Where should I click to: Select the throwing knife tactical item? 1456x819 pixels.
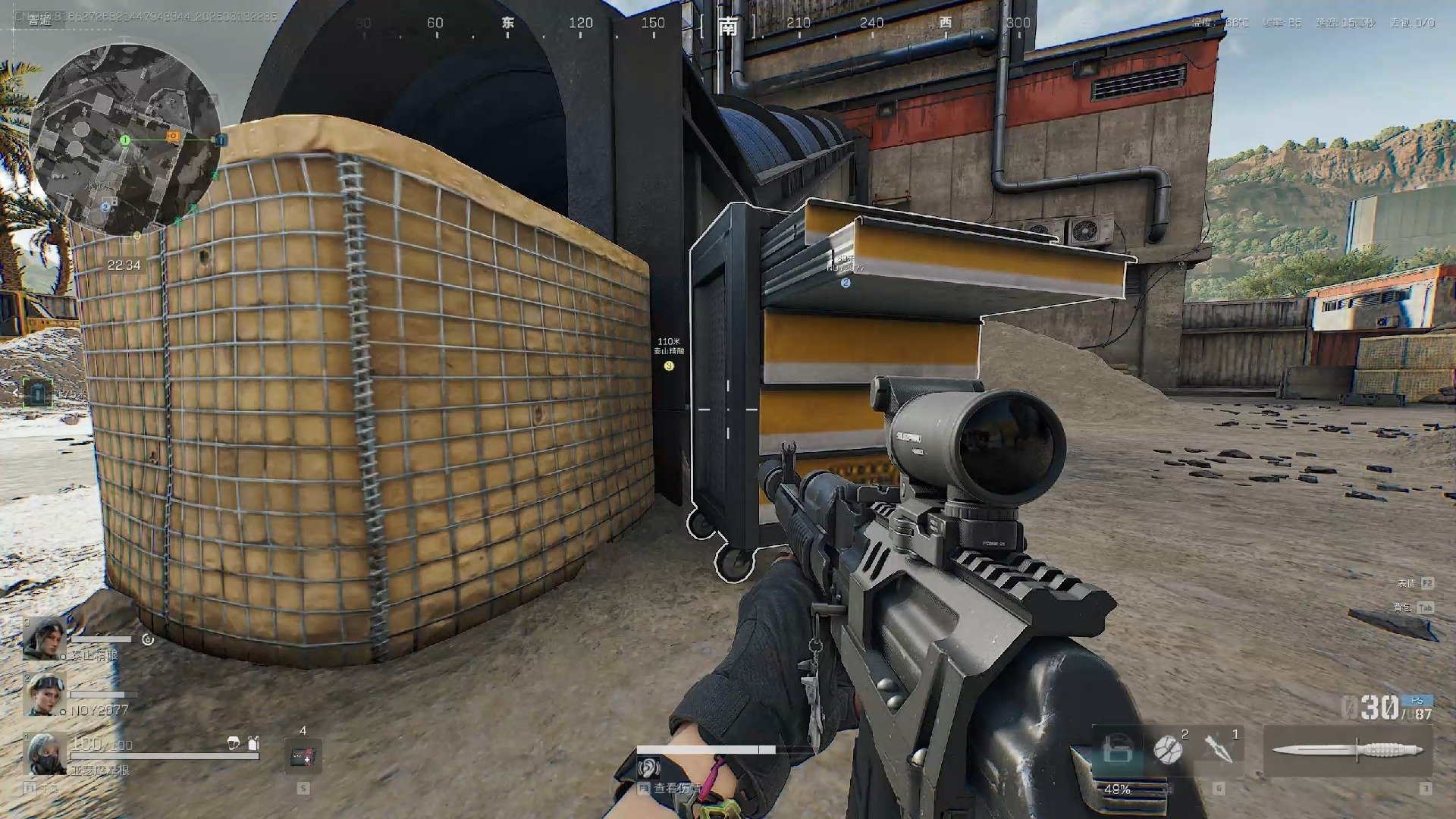pyautogui.click(x=1218, y=748)
